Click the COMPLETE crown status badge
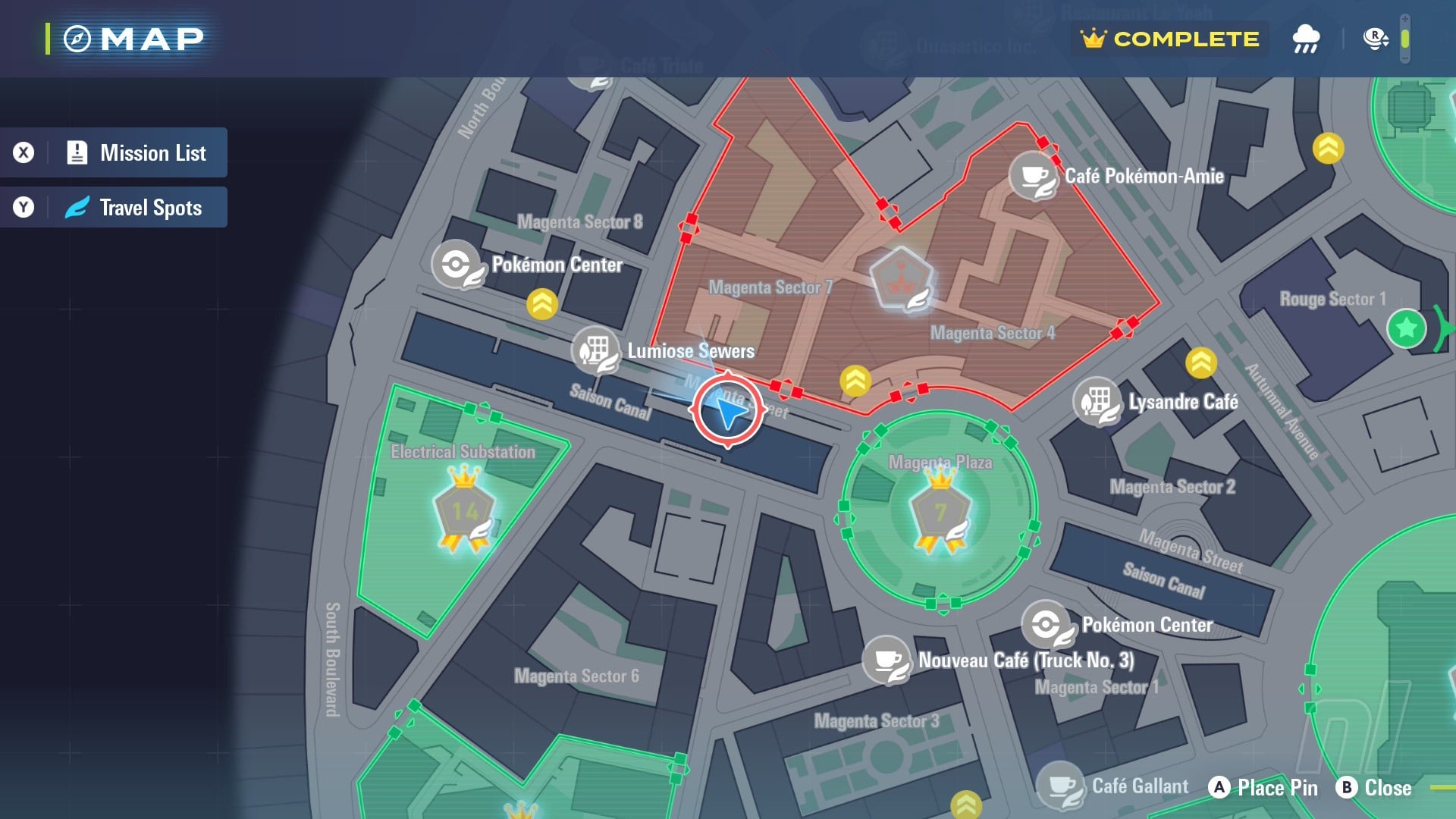 (x=1170, y=39)
